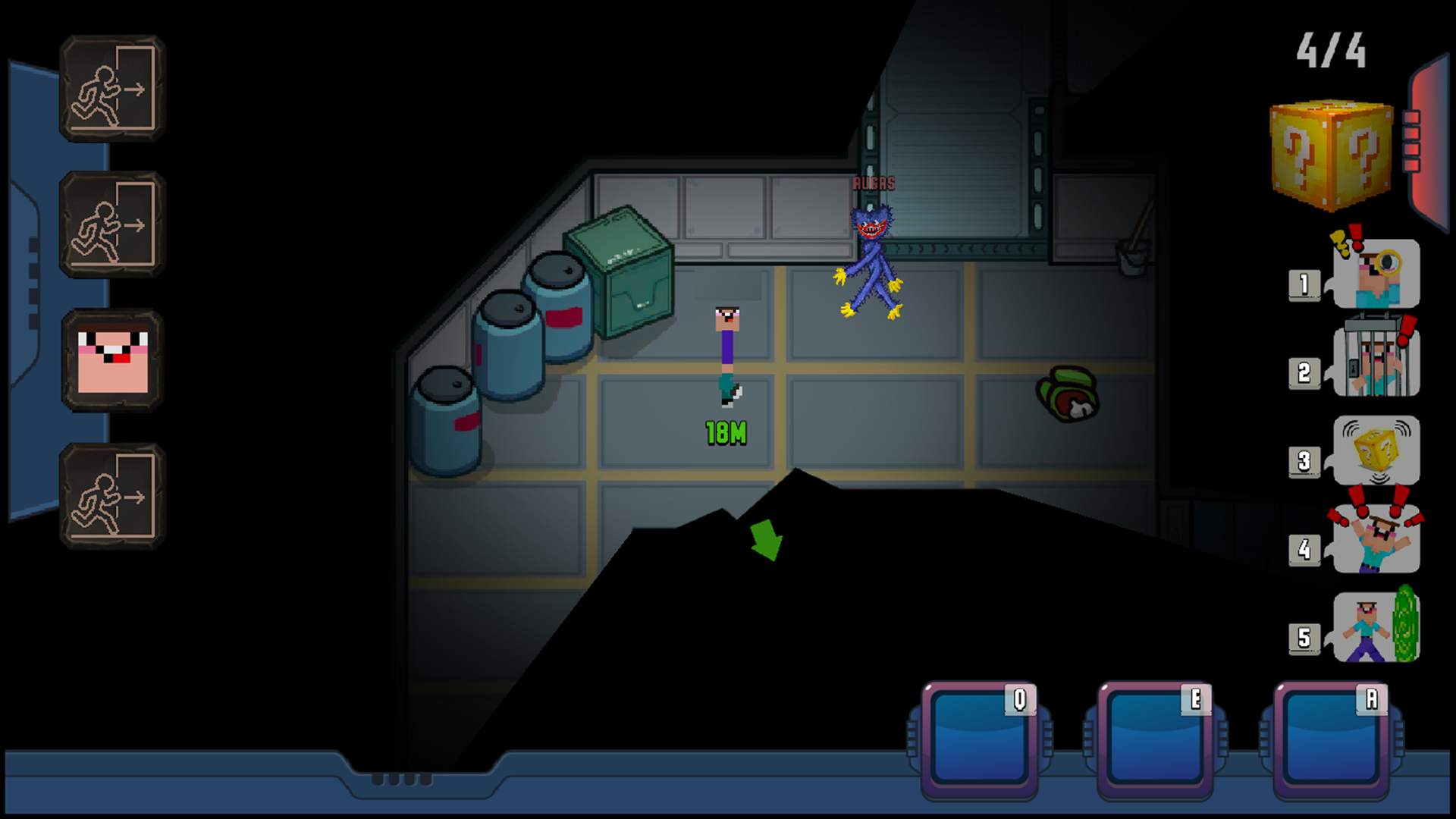Click the 4/4 progress counter display
The height and width of the screenshot is (819, 1456).
pyautogui.click(x=1332, y=49)
